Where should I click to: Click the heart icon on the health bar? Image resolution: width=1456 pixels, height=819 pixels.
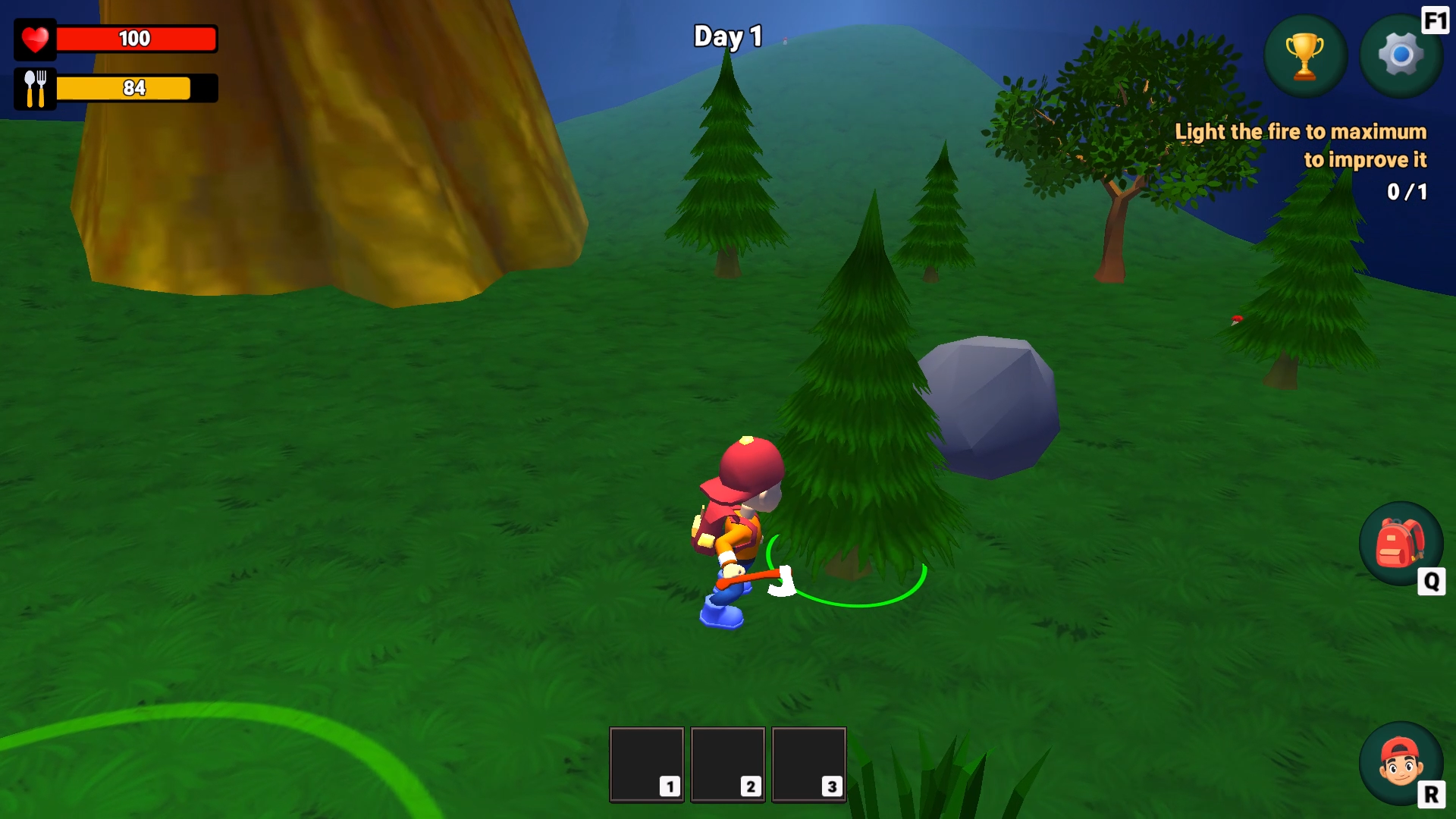(x=33, y=39)
